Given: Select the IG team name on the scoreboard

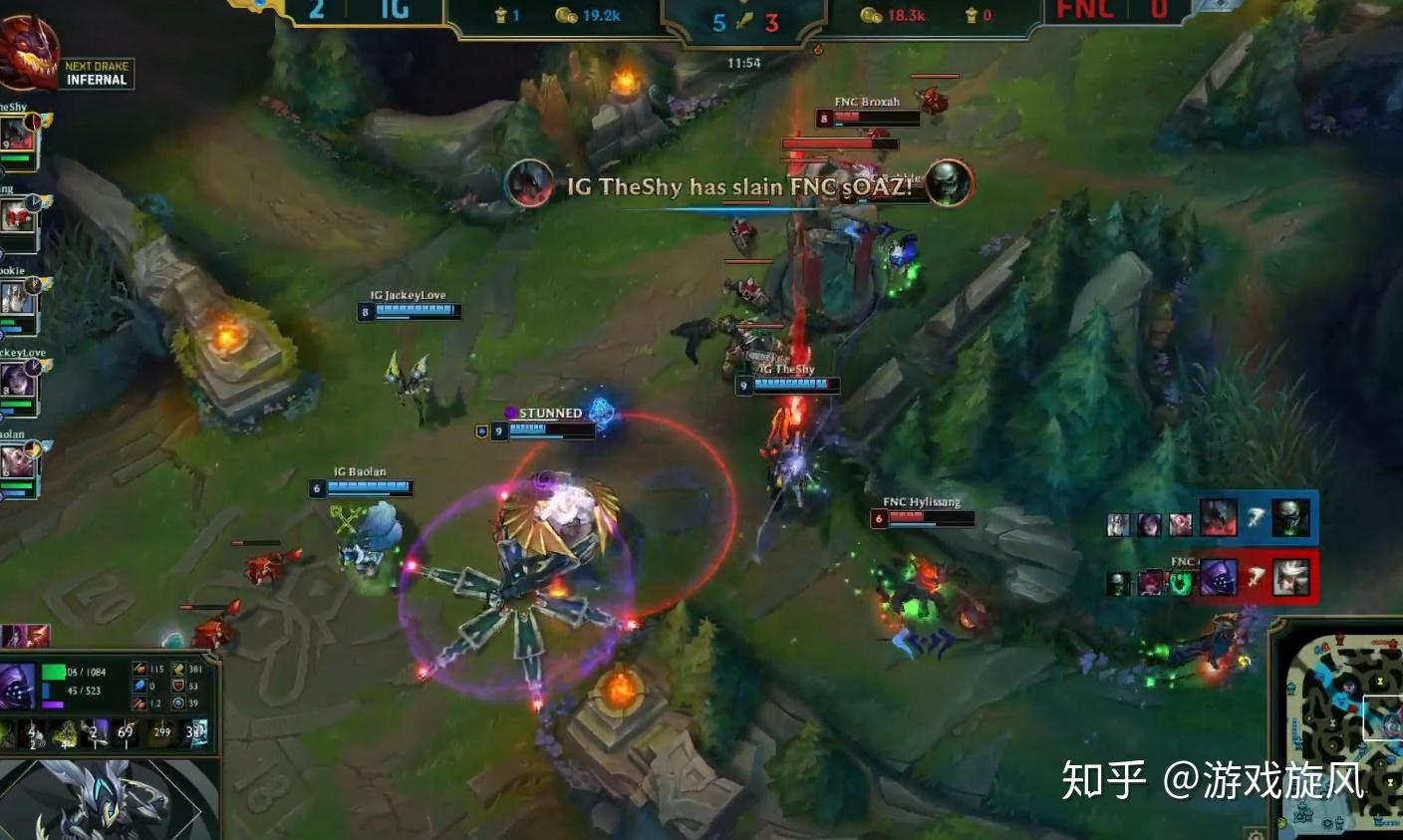Looking at the screenshot, I should (x=396, y=9).
